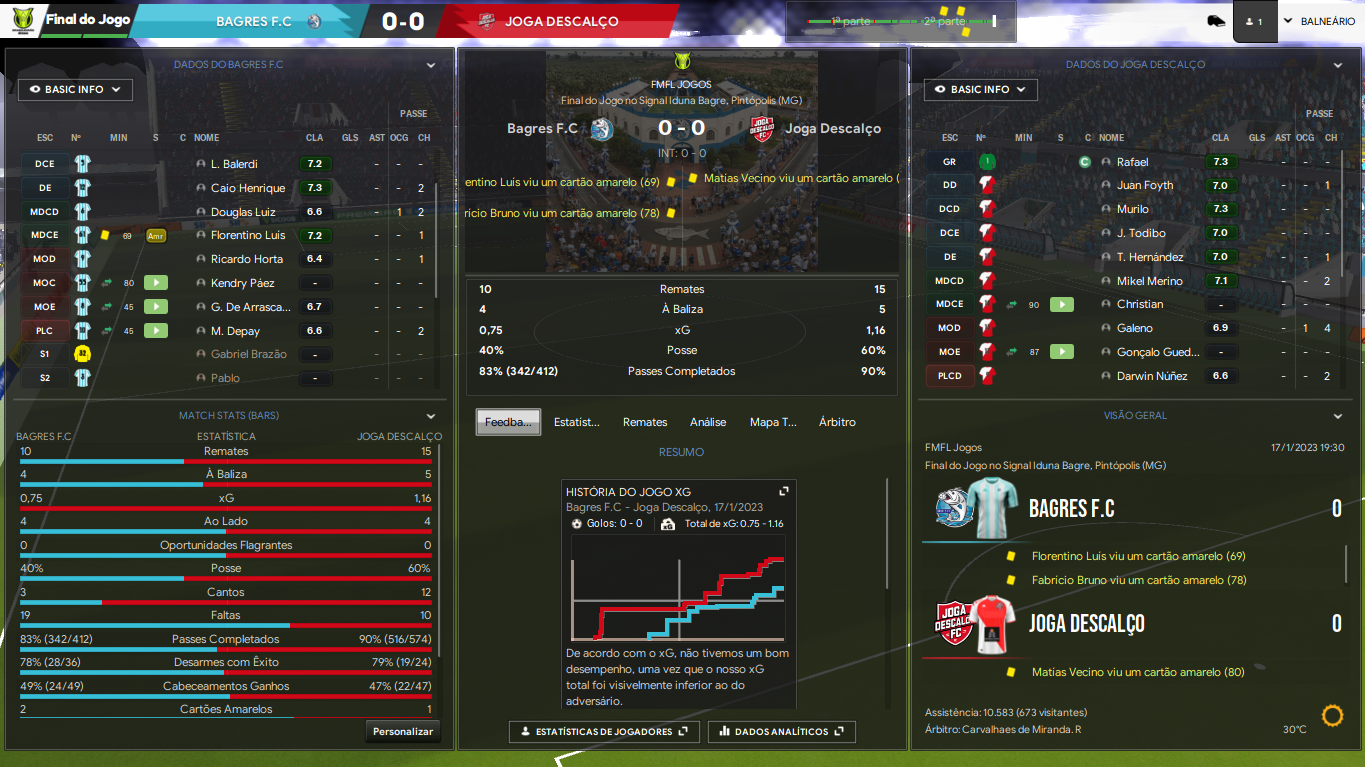This screenshot has width=1365, height=767.
Task: Open Florentino Luis player entry
Action: [x=248, y=236]
